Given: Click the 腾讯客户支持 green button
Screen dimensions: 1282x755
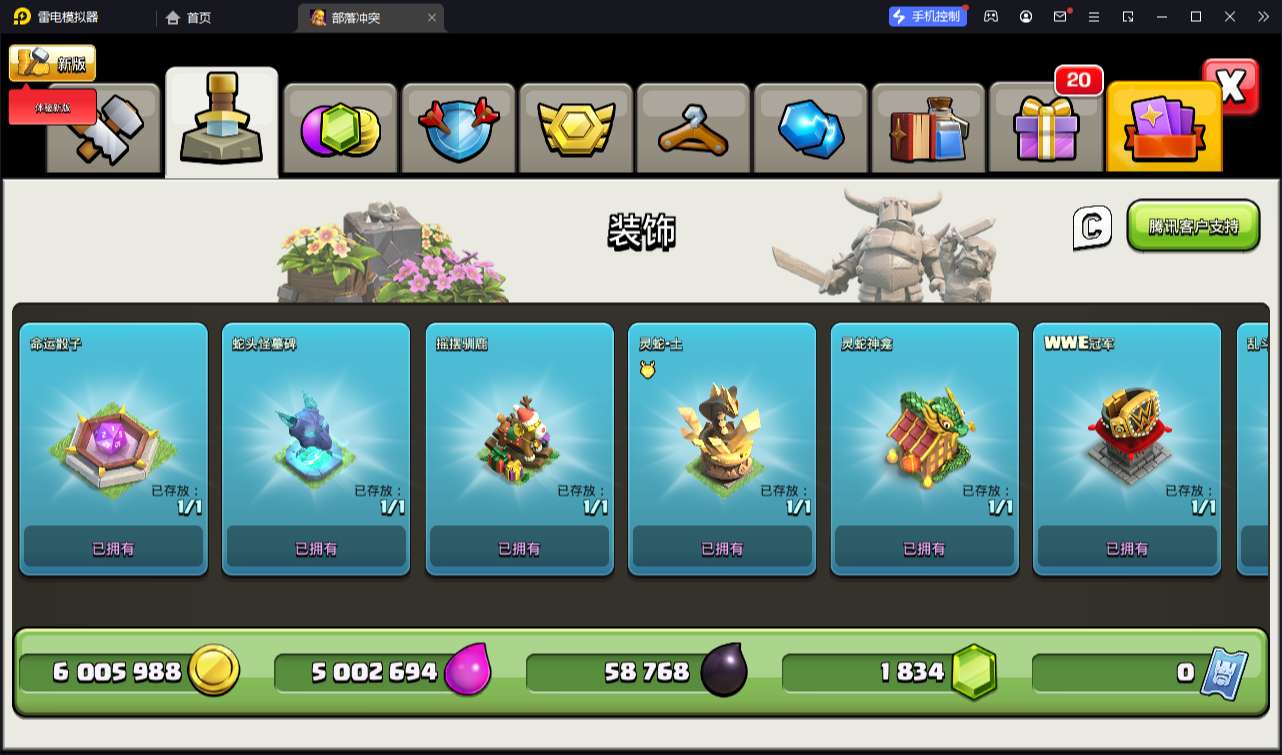Looking at the screenshot, I should coord(1193,226).
